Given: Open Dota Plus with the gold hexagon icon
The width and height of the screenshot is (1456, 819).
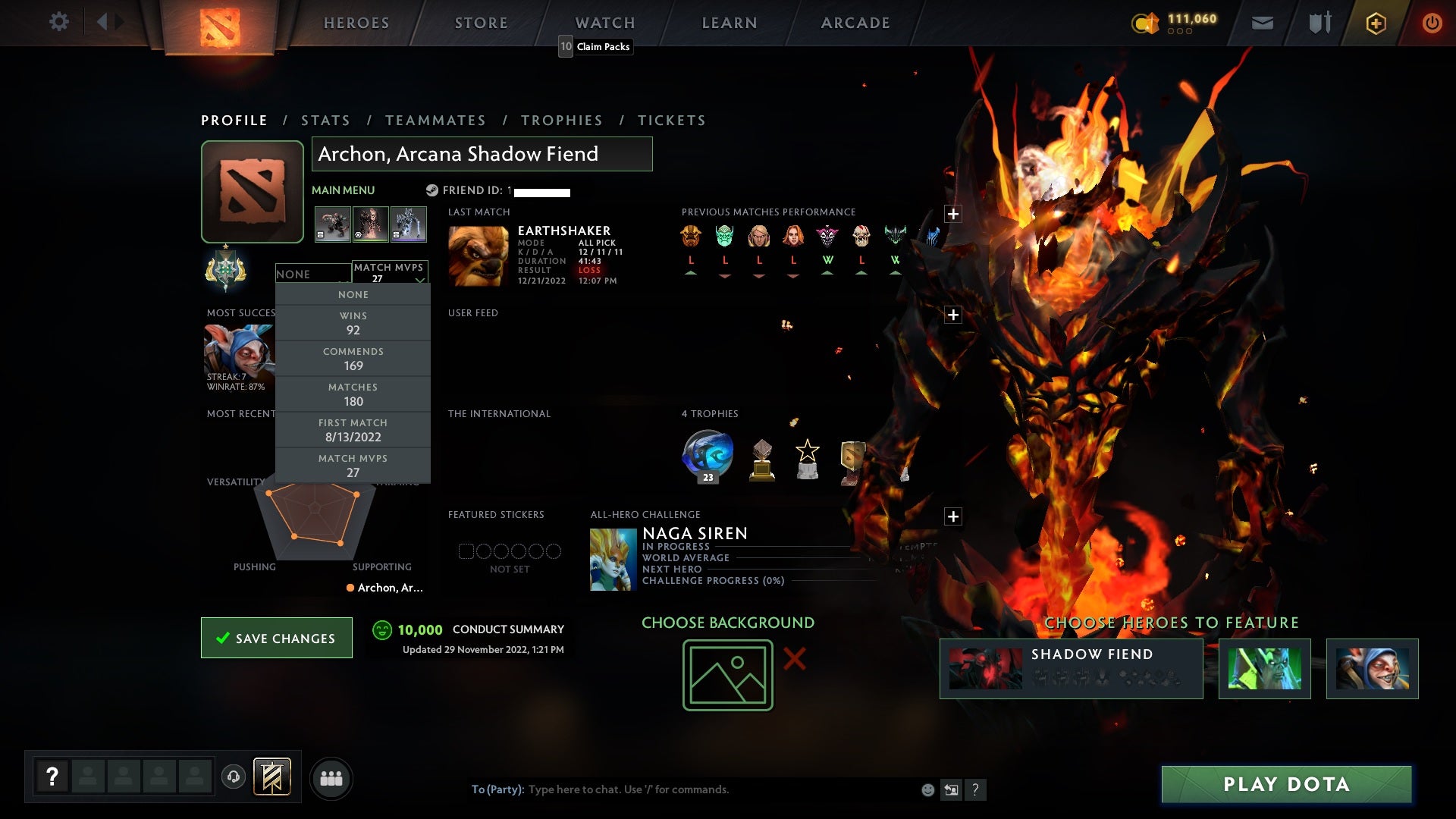Looking at the screenshot, I should 1376,23.
